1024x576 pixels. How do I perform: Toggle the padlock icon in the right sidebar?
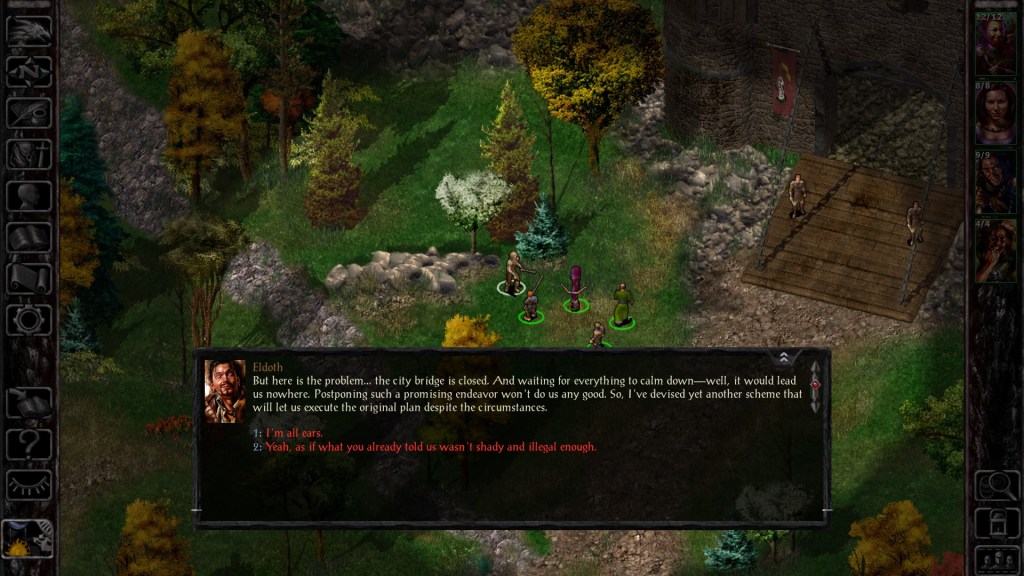pyautogui.click(x=995, y=522)
